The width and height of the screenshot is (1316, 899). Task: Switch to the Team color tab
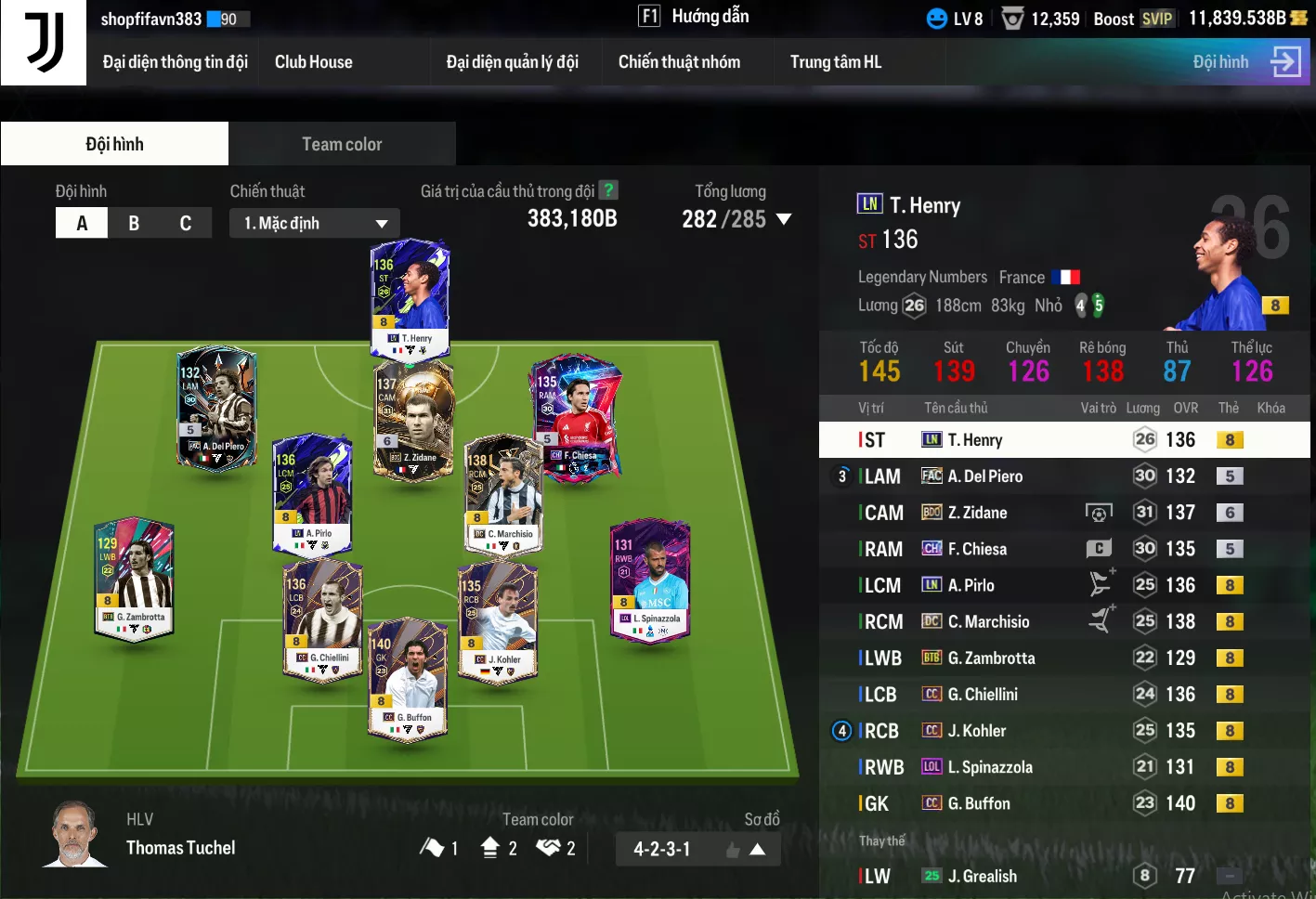point(342,144)
